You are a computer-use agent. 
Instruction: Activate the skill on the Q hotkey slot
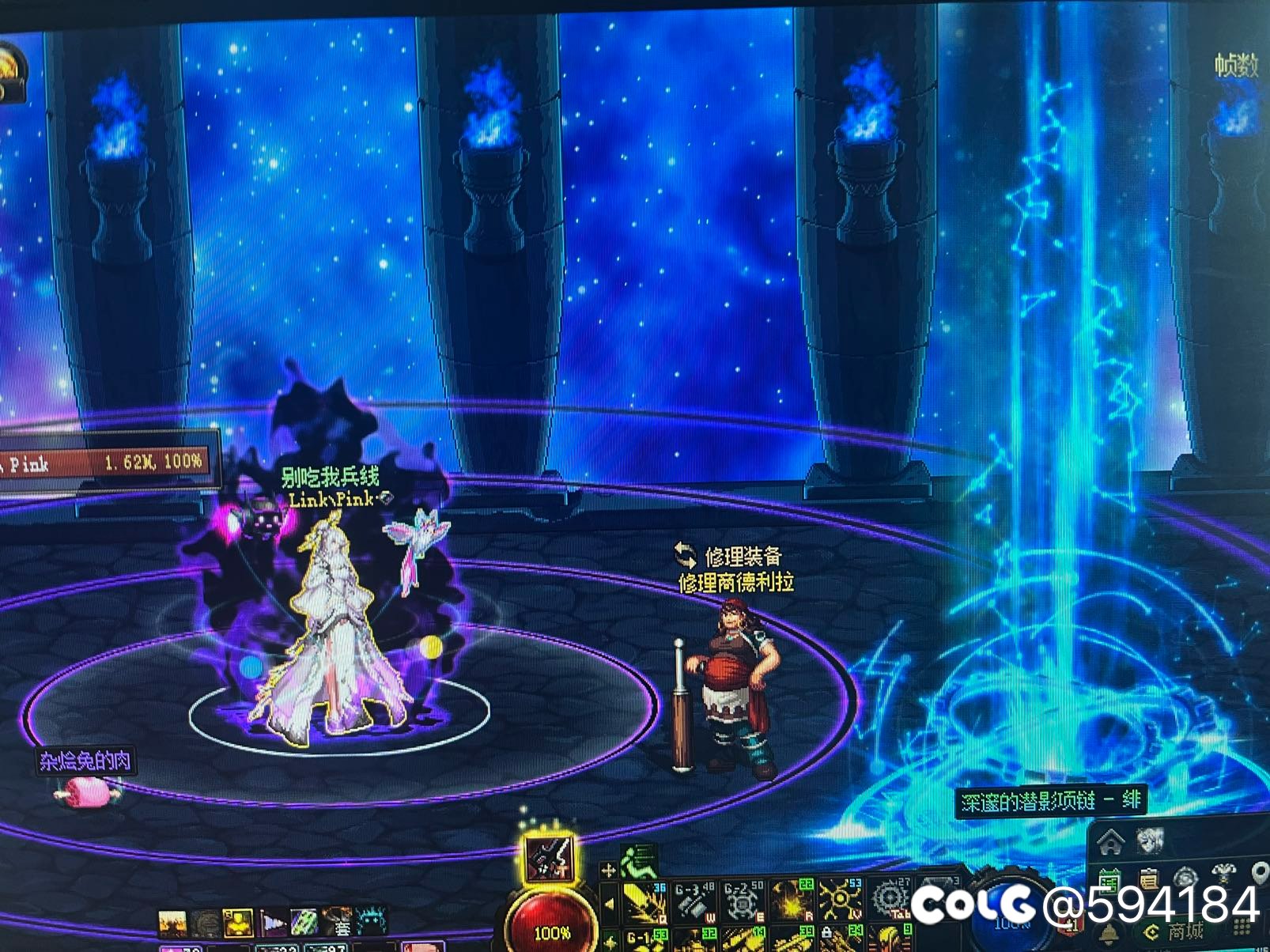click(x=644, y=901)
